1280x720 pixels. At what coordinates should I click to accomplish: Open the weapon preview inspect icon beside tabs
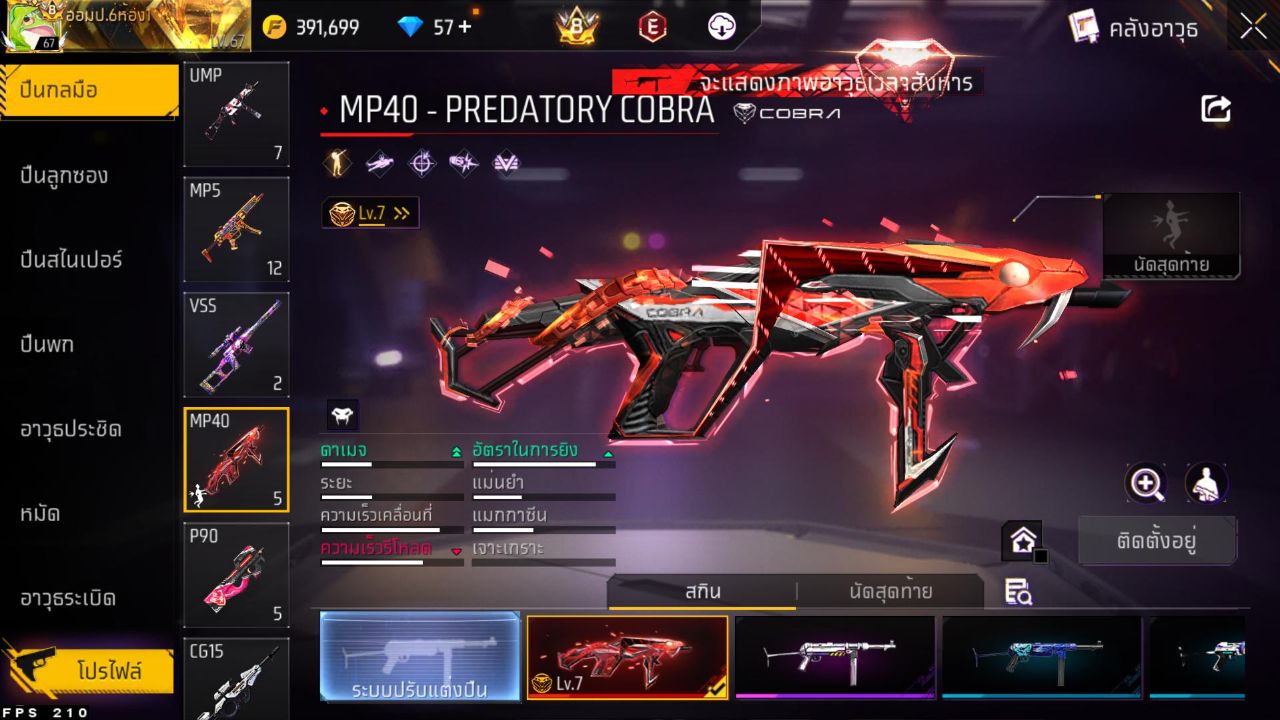coord(1019,592)
